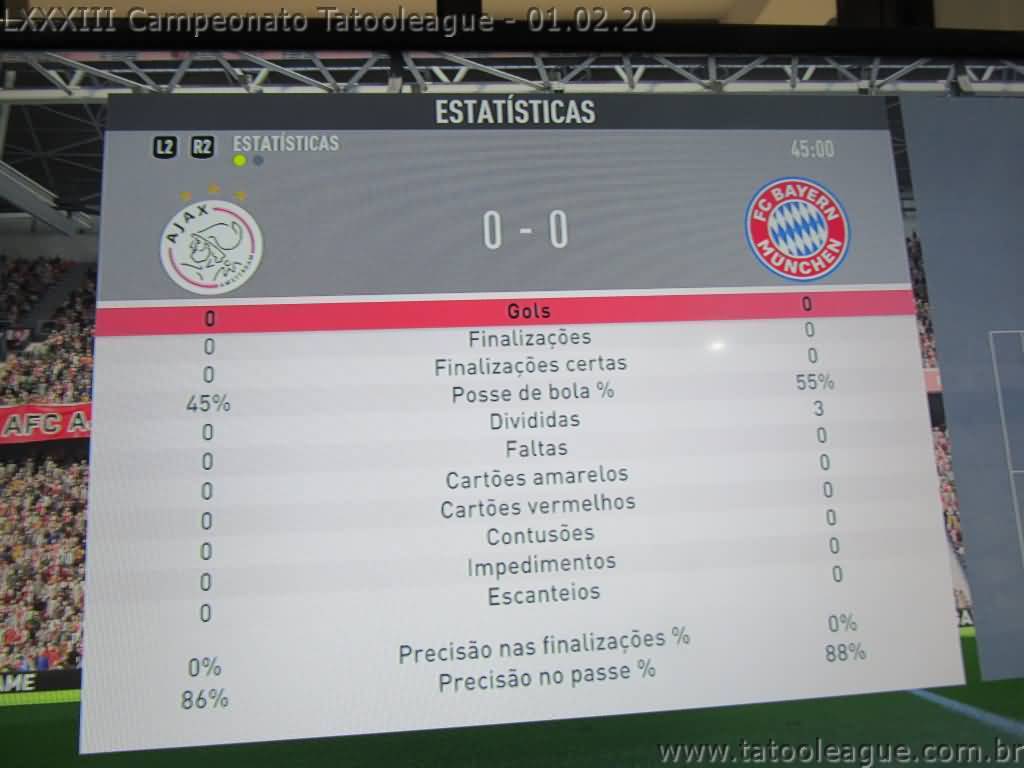Open the small ESTATÍSTICAS tab label
Screen dimensions: 1024x768
click(285, 143)
